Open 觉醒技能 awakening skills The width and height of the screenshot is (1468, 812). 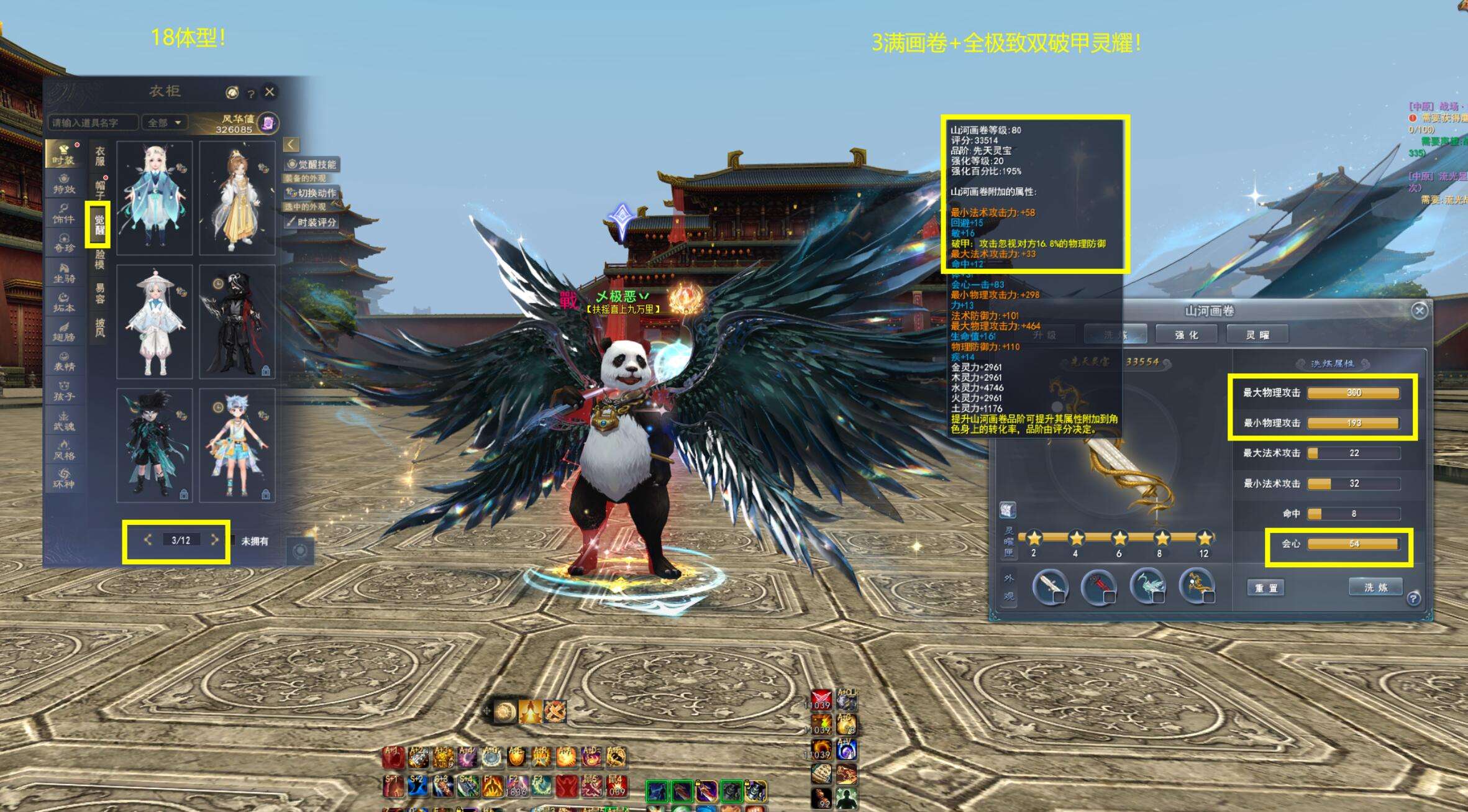coord(312,165)
